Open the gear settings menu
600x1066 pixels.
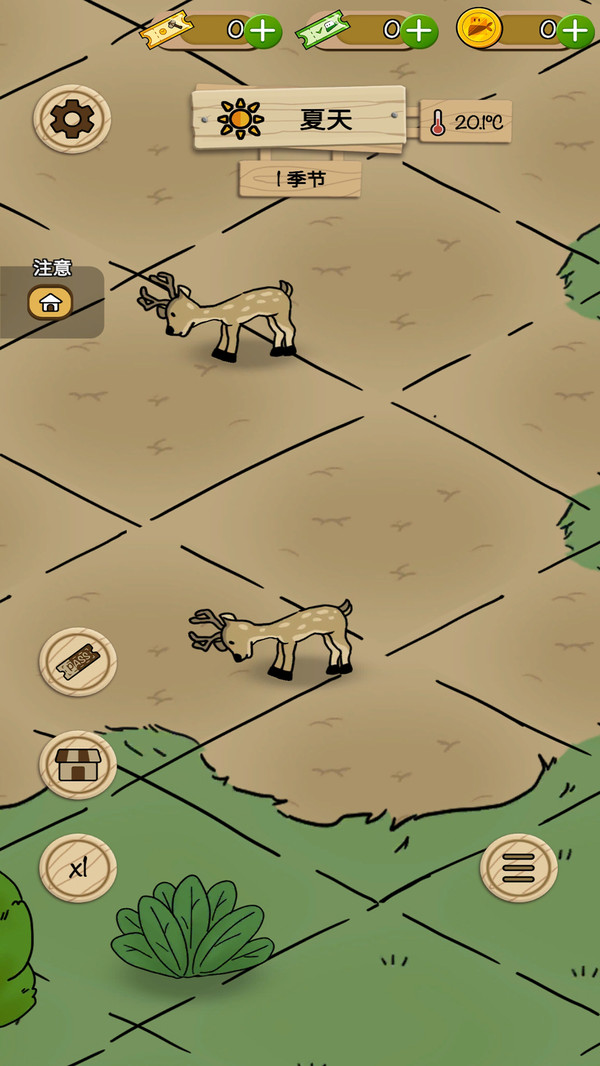coord(72,120)
